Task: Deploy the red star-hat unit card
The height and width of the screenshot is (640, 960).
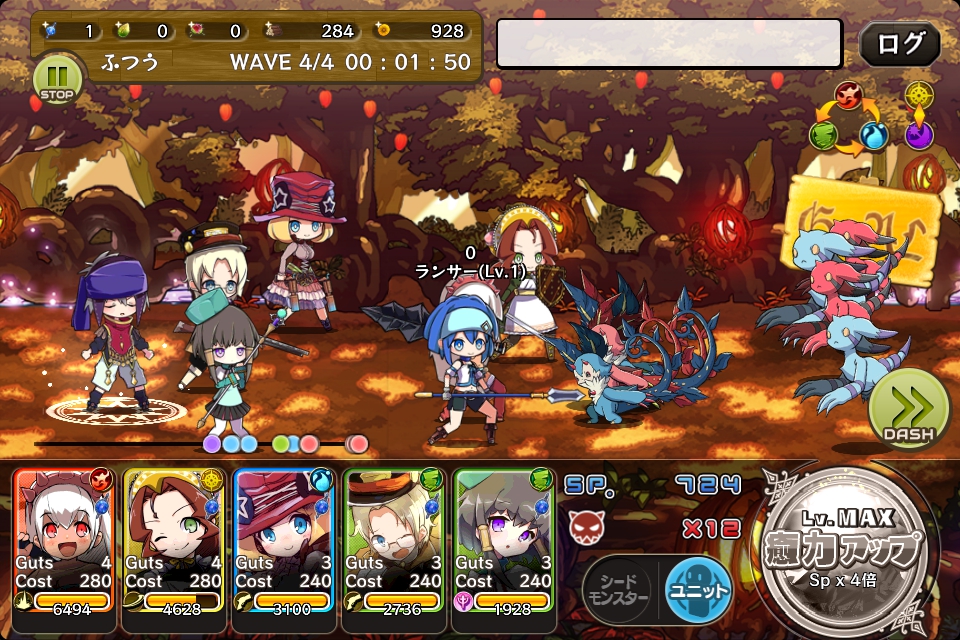Action: pyautogui.click(x=285, y=540)
